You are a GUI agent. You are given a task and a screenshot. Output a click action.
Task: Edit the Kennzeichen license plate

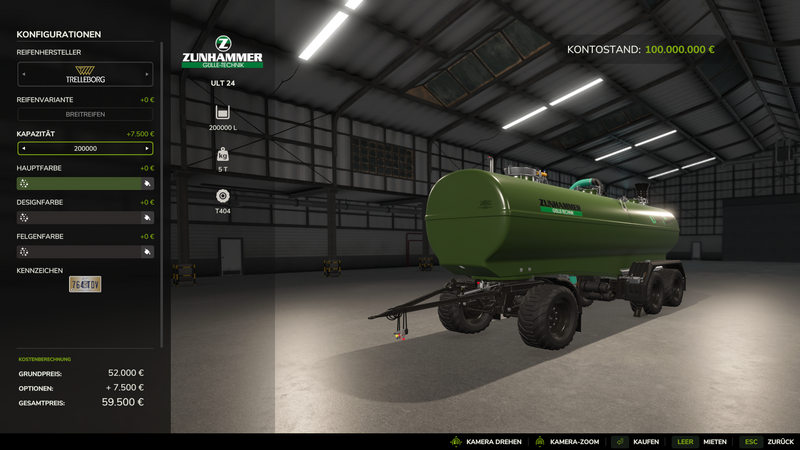(x=85, y=285)
